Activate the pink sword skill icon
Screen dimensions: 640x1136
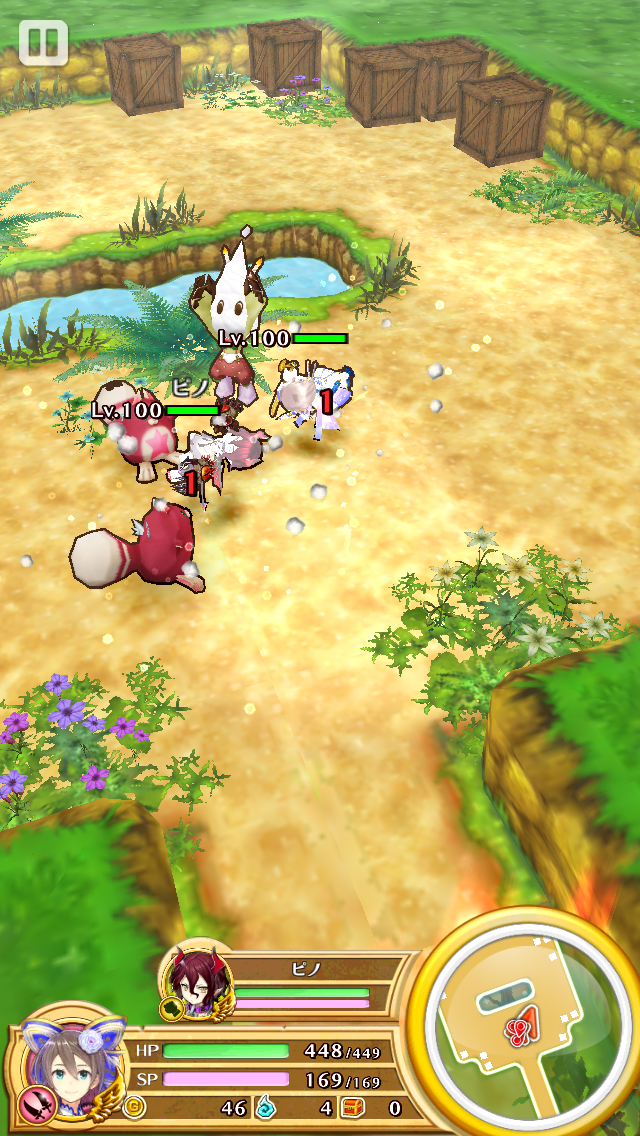35,1104
